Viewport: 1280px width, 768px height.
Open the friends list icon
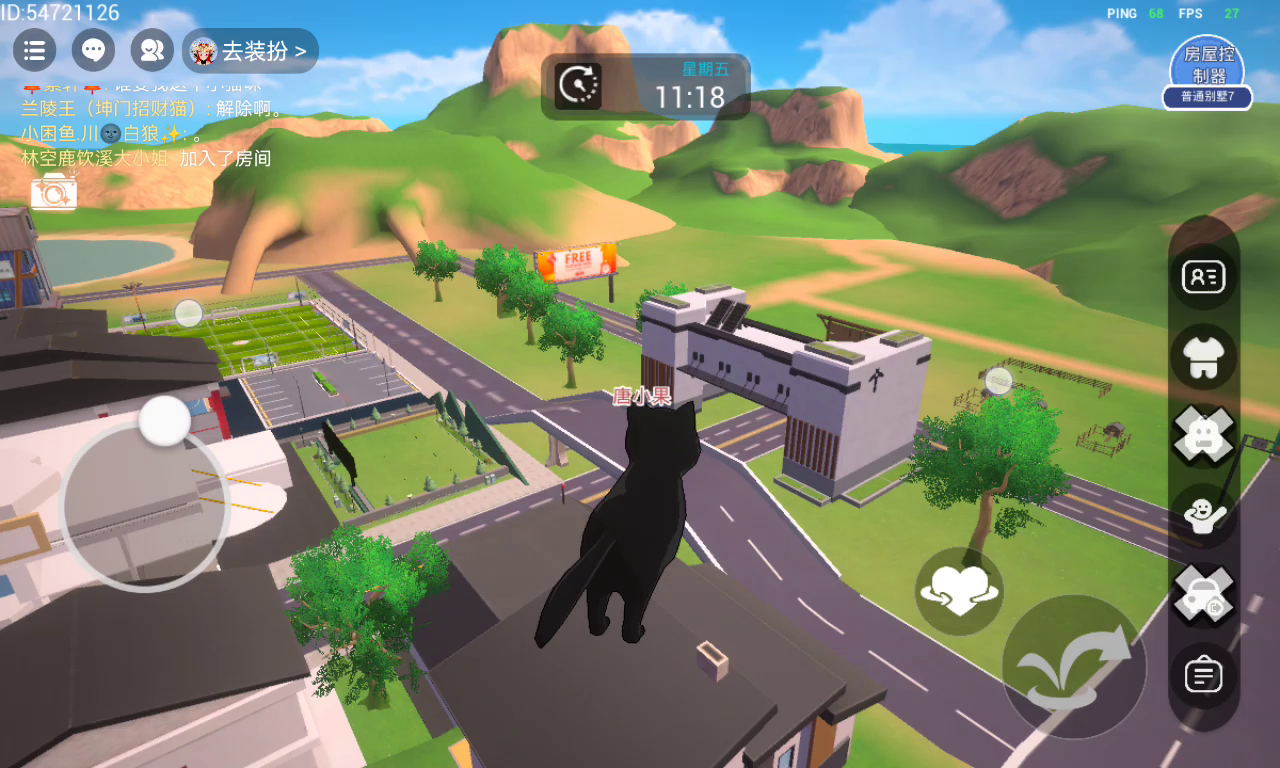152,50
